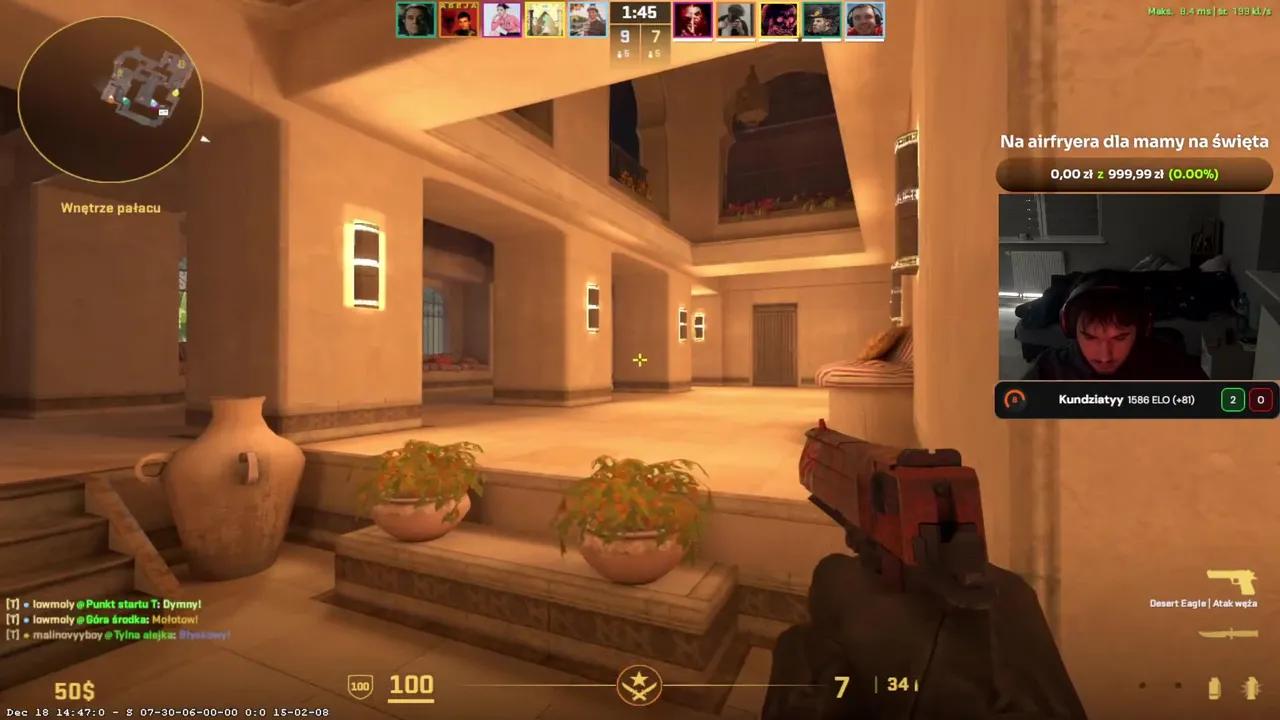Click the smoke grenade icon in the loadout
Screen dimensions: 1280x720
1213,688
